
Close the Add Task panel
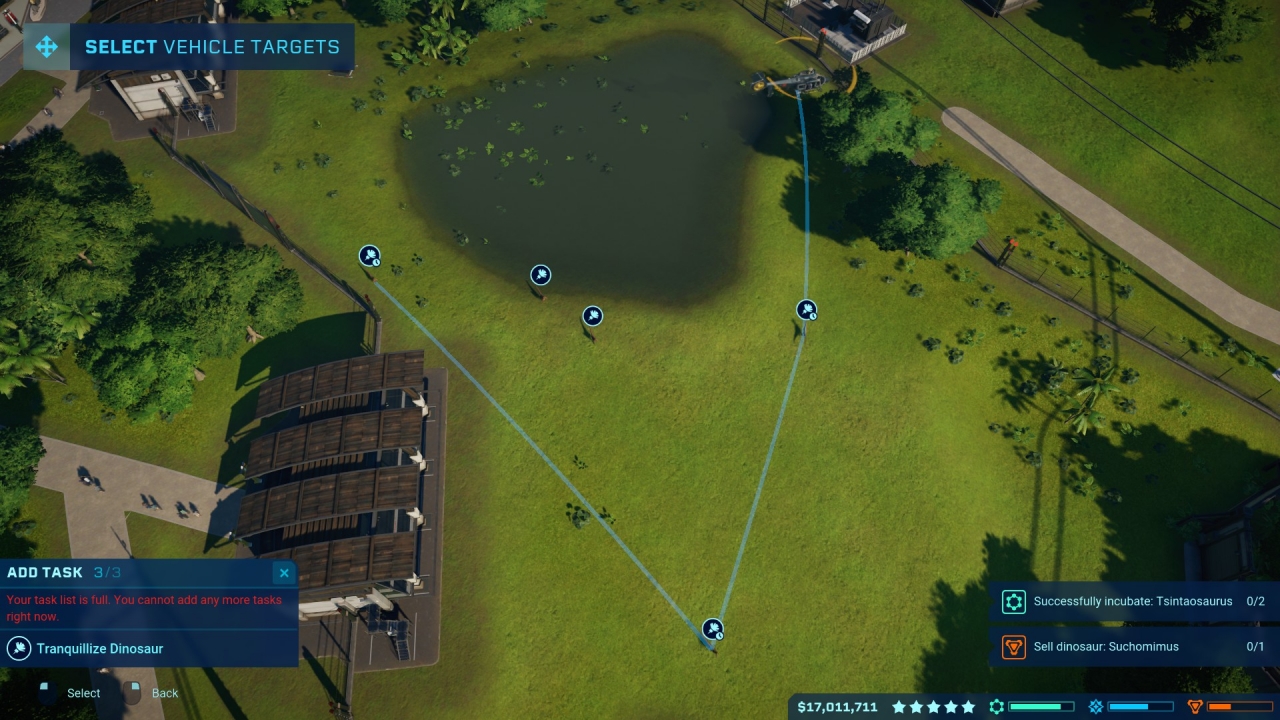pos(284,573)
